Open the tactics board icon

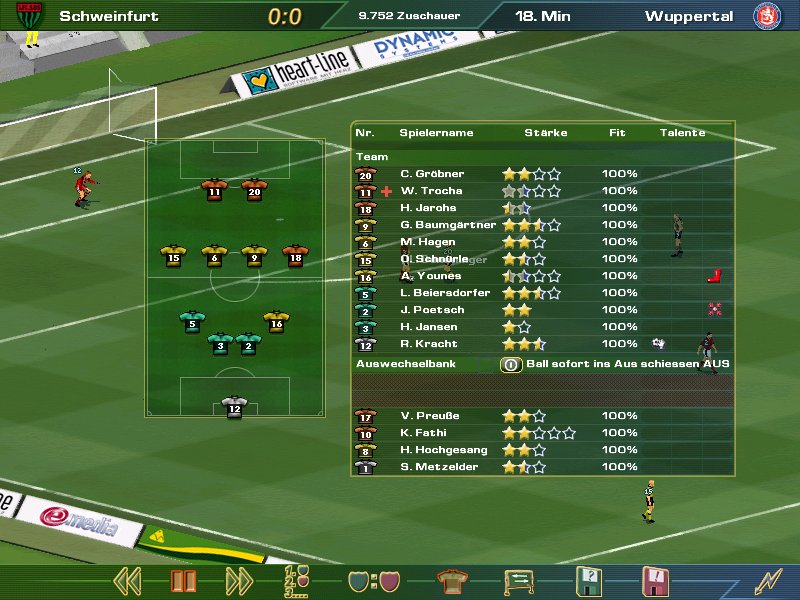[517, 581]
